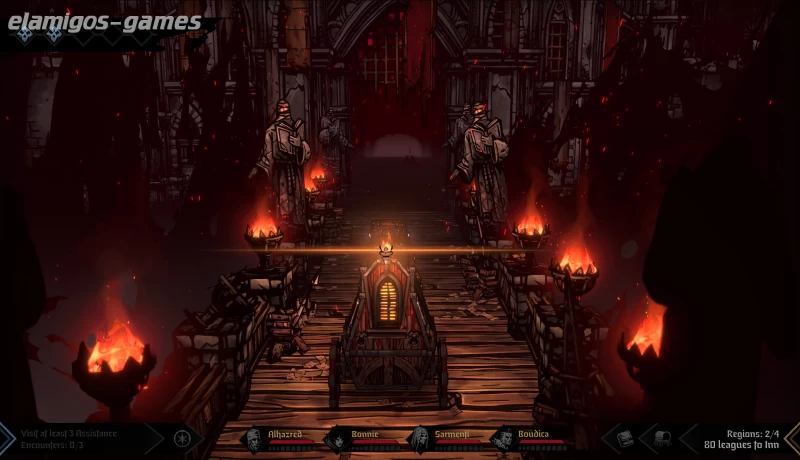Select hero Bonnie's portrait
The height and width of the screenshot is (460, 800).
337,438
